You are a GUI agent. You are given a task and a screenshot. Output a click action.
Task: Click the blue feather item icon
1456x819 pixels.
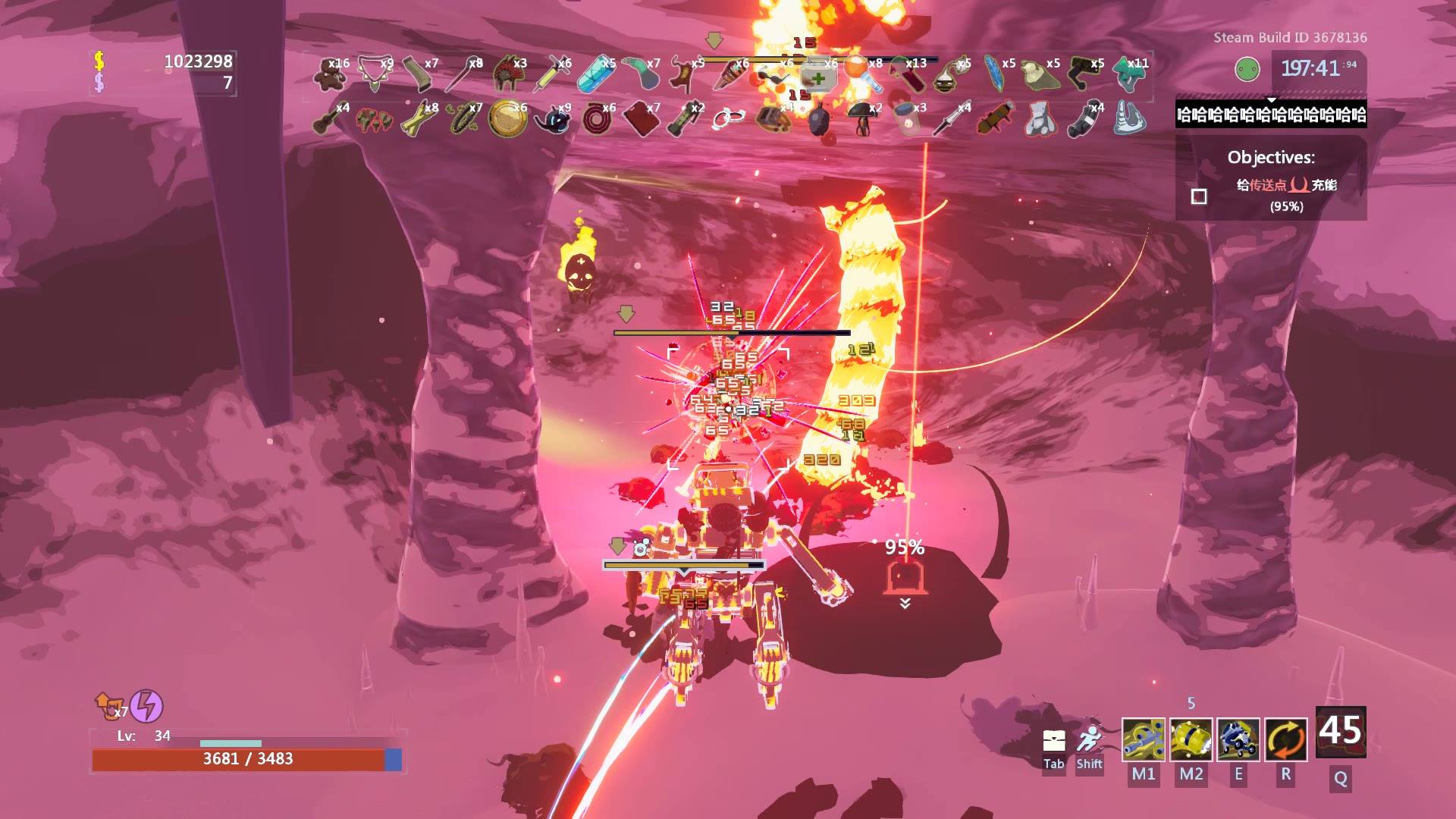tap(993, 74)
